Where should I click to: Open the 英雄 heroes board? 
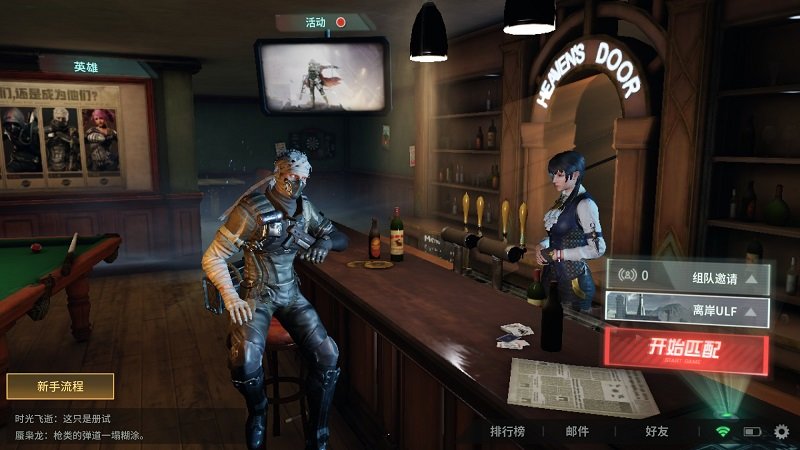(86, 67)
